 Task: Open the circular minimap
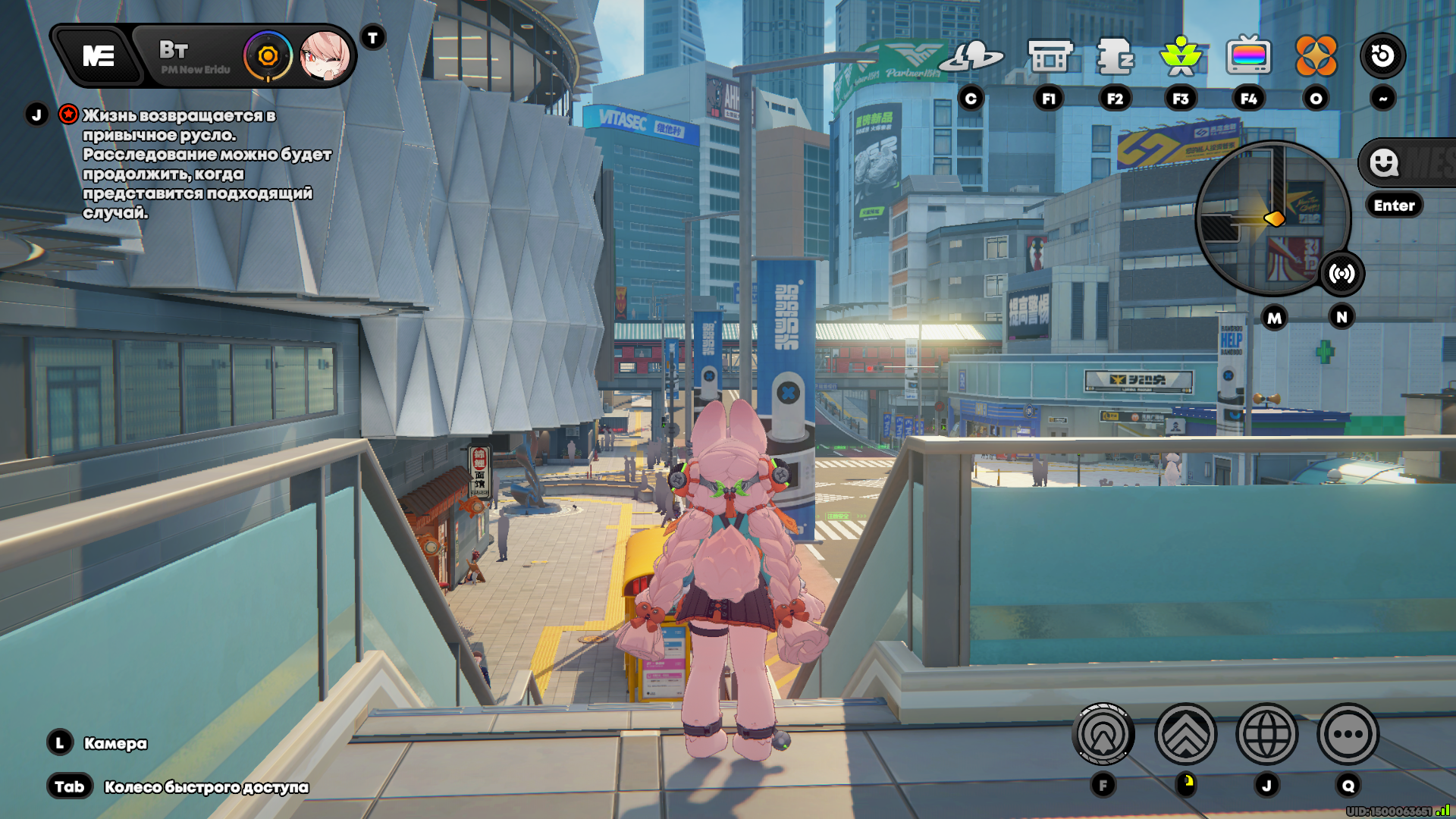pyautogui.click(x=1272, y=218)
